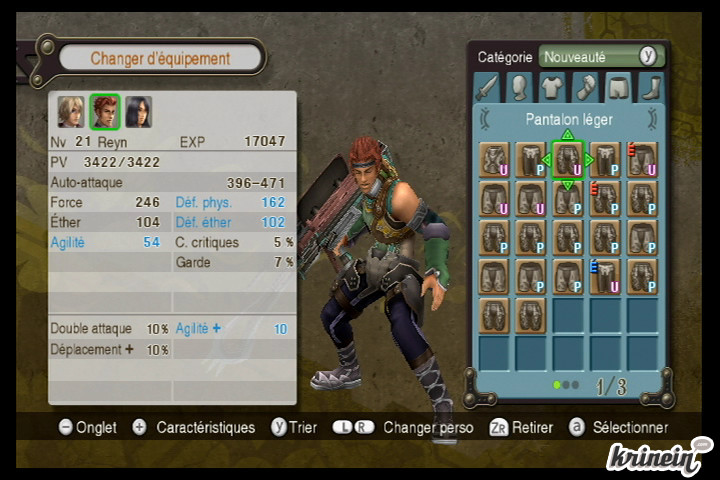
Task: Select the pants leg armor tab
Action: 619,88
